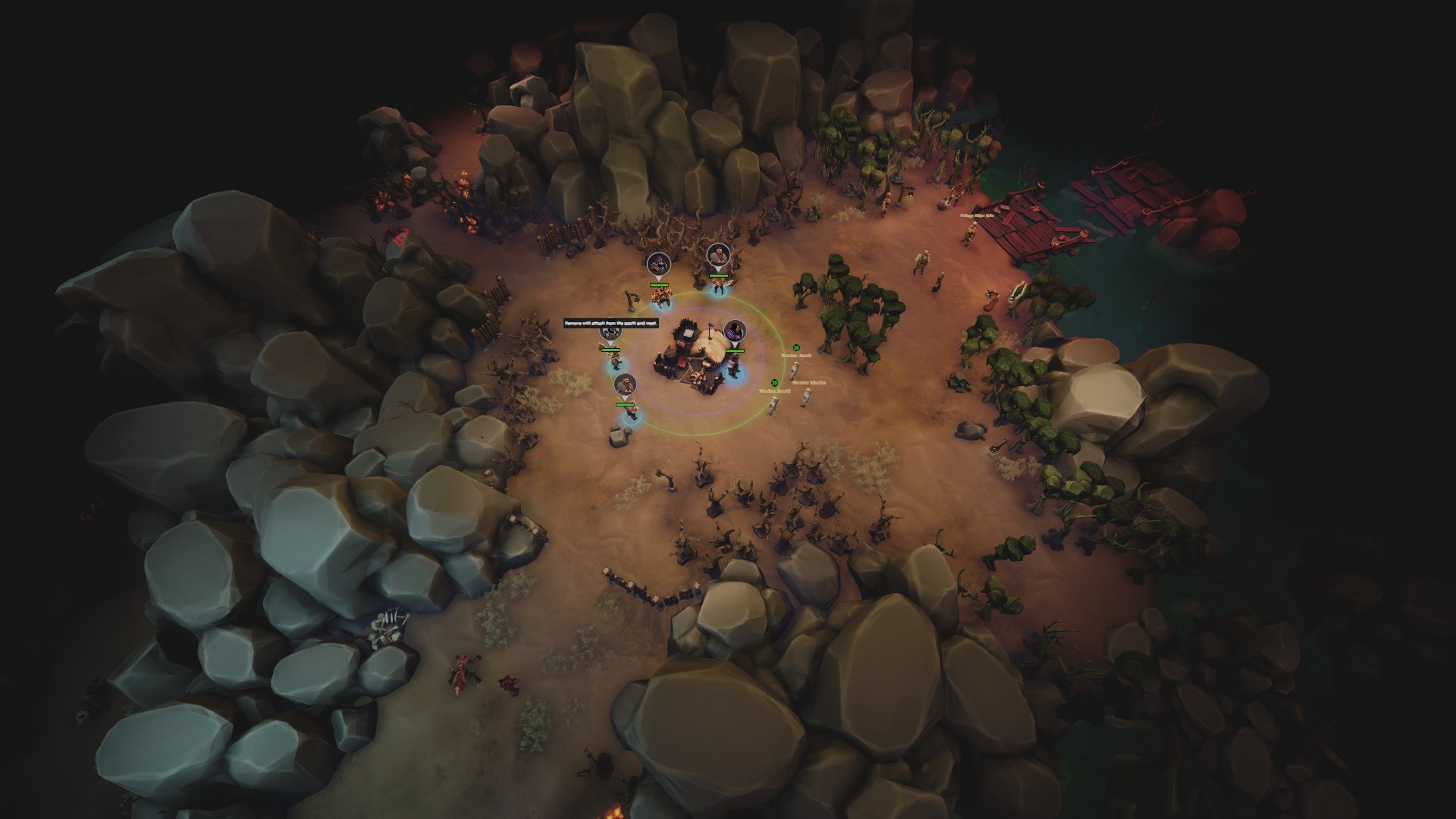Dismiss the attack warning message banner
1456x819 pixels.
click(613, 323)
